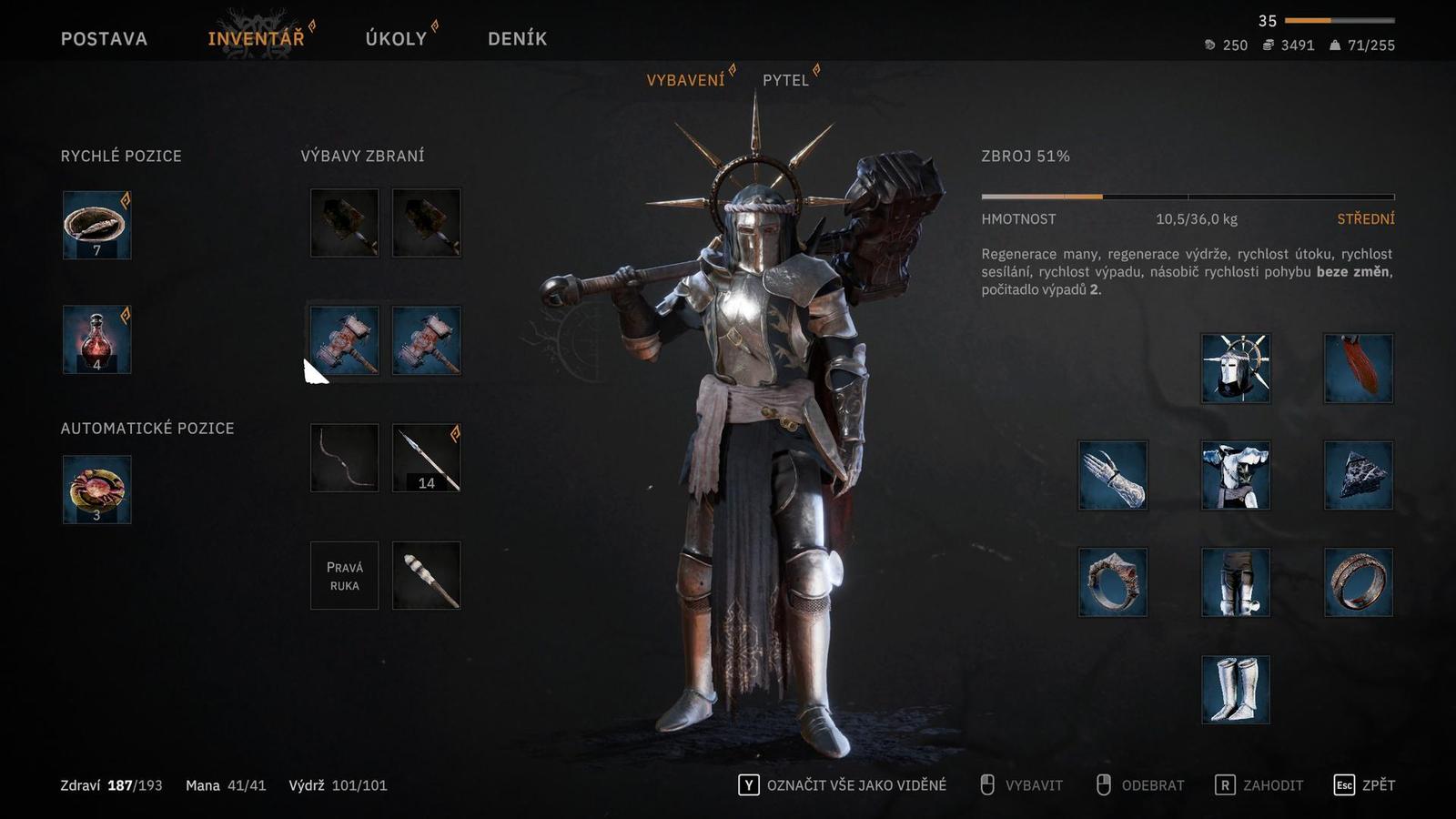
Task: Open the red cape equipment slot
Action: (x=1358, y=368)
